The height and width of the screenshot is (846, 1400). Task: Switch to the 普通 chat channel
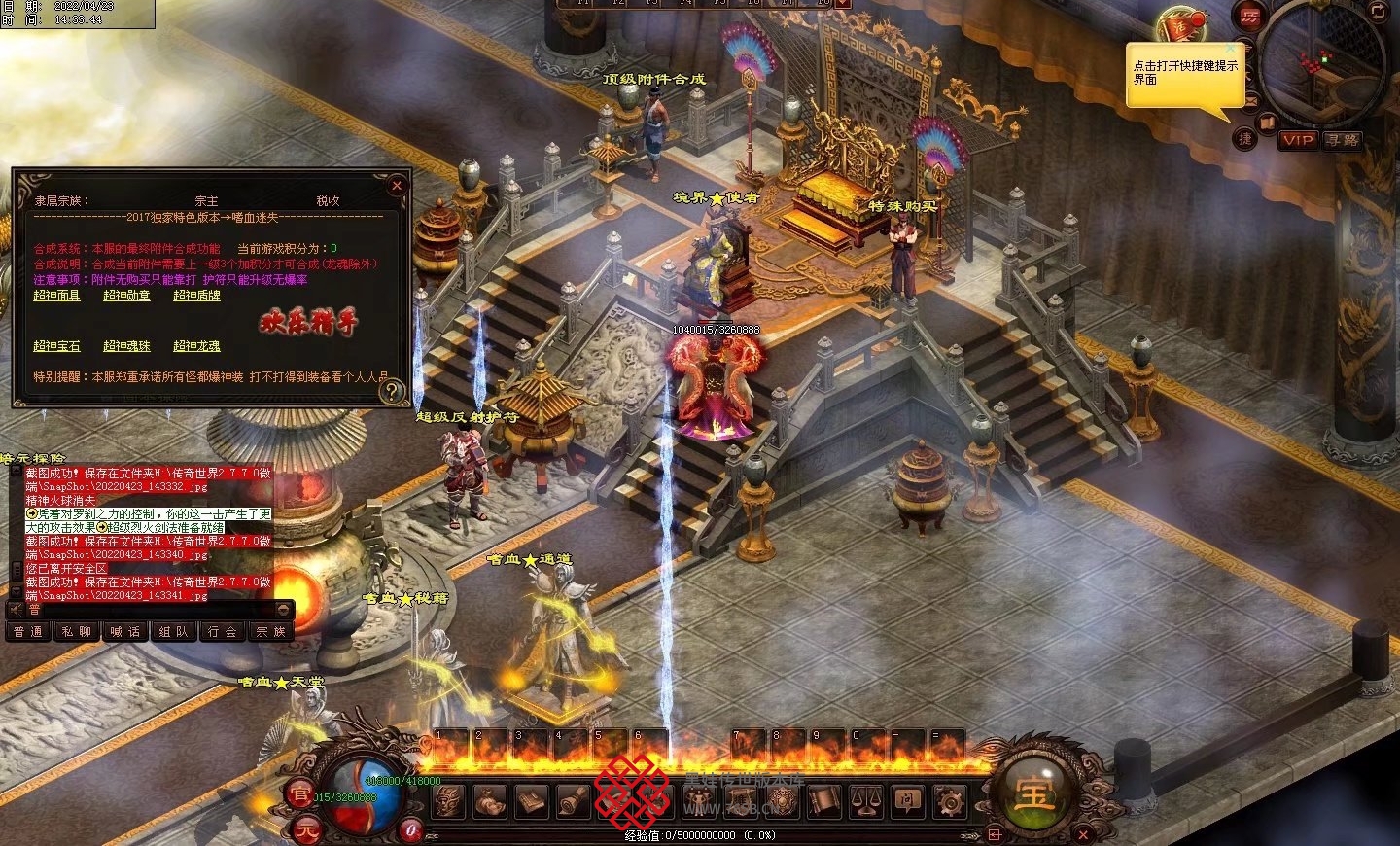[x=27, y=632]
